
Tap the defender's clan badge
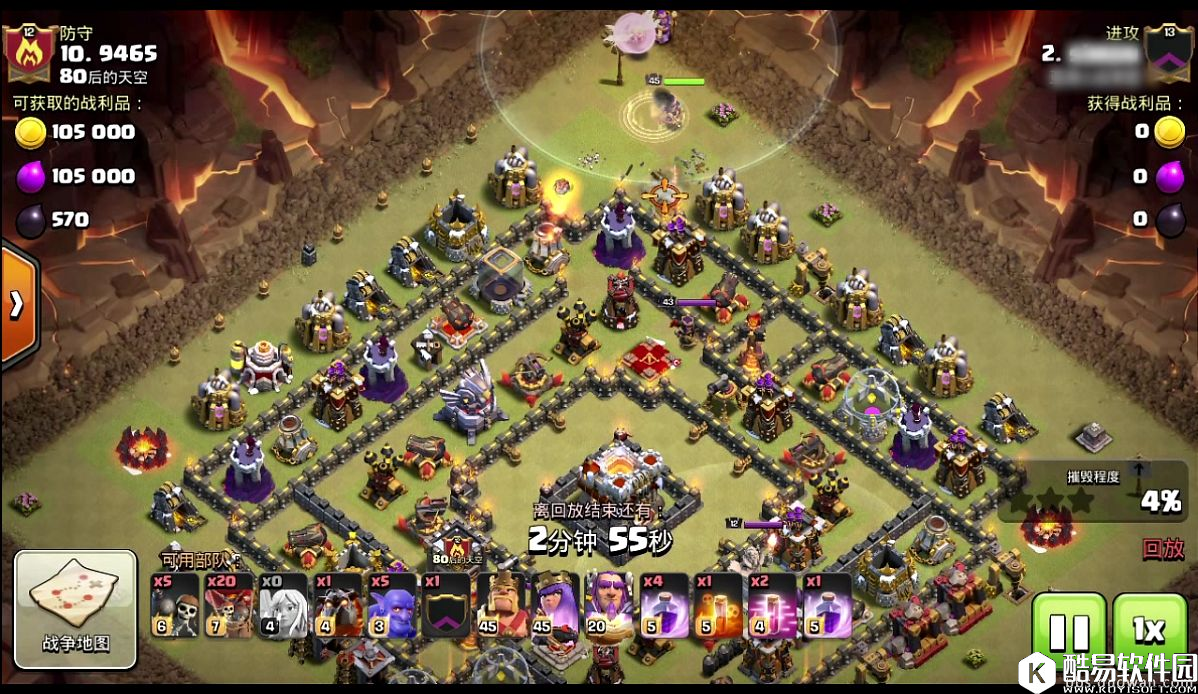29,51
